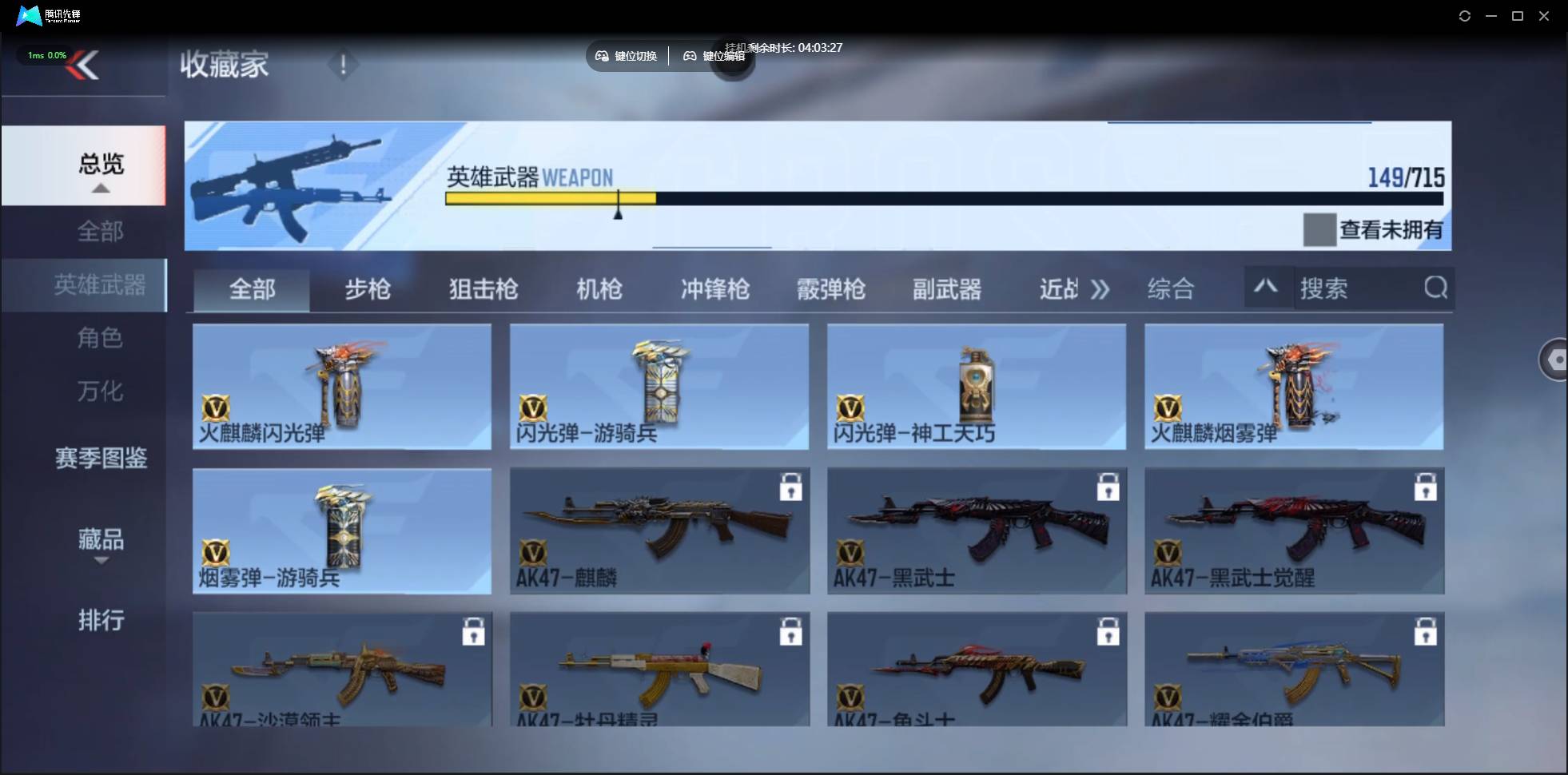Click the 键位编辑 controller icon
This screenshot has height=775, width=1568.
click(692, 56)
